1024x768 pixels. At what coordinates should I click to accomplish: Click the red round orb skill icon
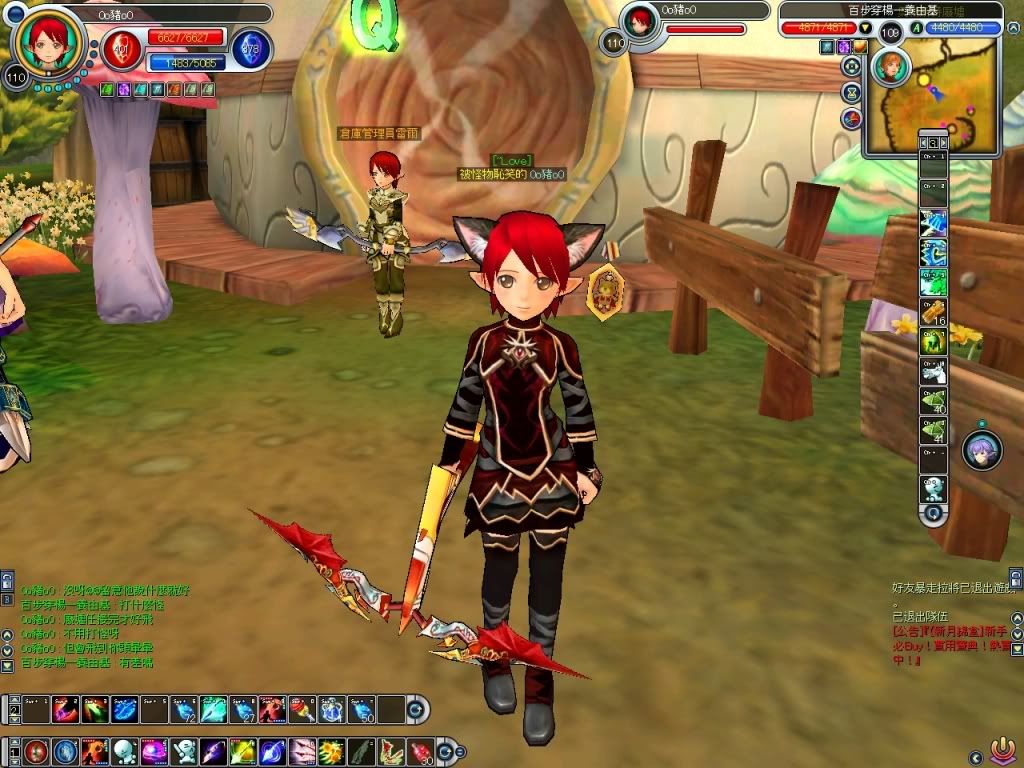pyautogui.click(x=37, y=750)
